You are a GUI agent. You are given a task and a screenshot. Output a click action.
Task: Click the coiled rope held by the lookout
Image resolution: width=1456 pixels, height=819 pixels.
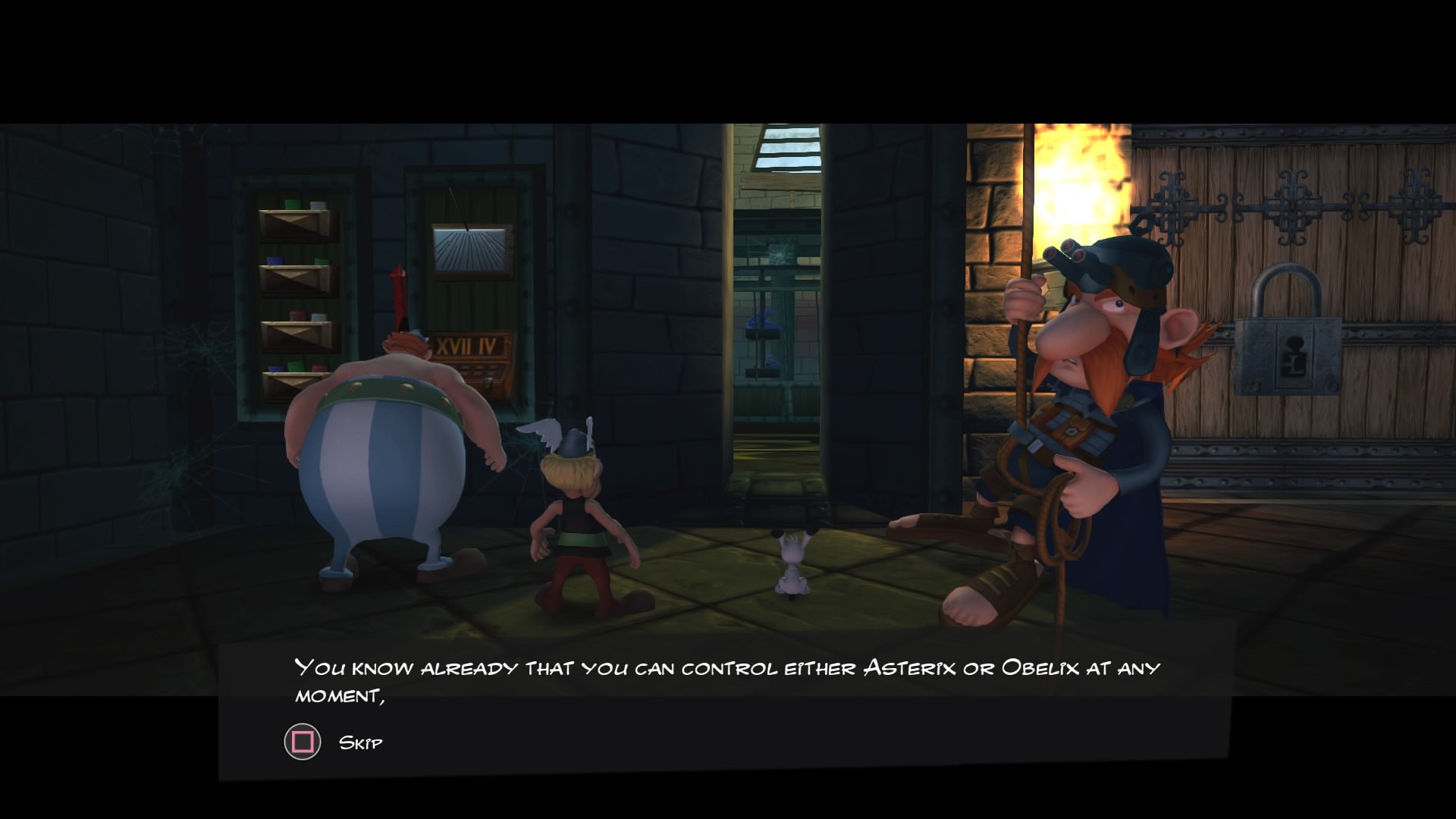[1060, 523]
